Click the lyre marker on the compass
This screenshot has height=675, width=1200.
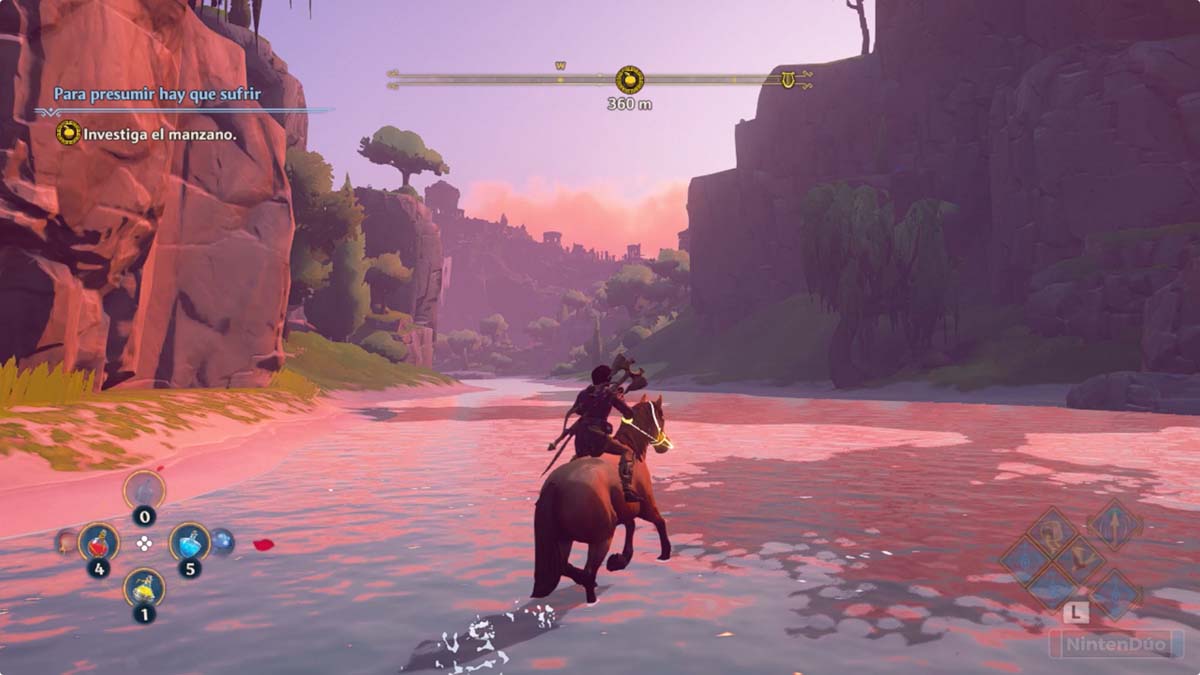(x=788, y=80)
